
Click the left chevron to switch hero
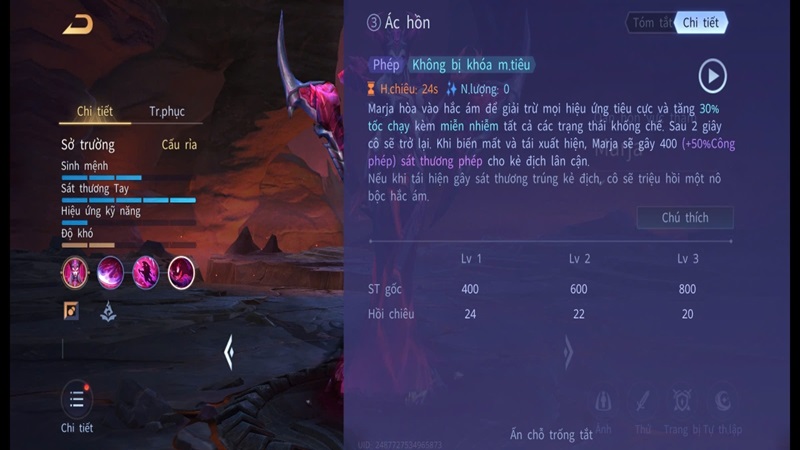pos(229,350)
